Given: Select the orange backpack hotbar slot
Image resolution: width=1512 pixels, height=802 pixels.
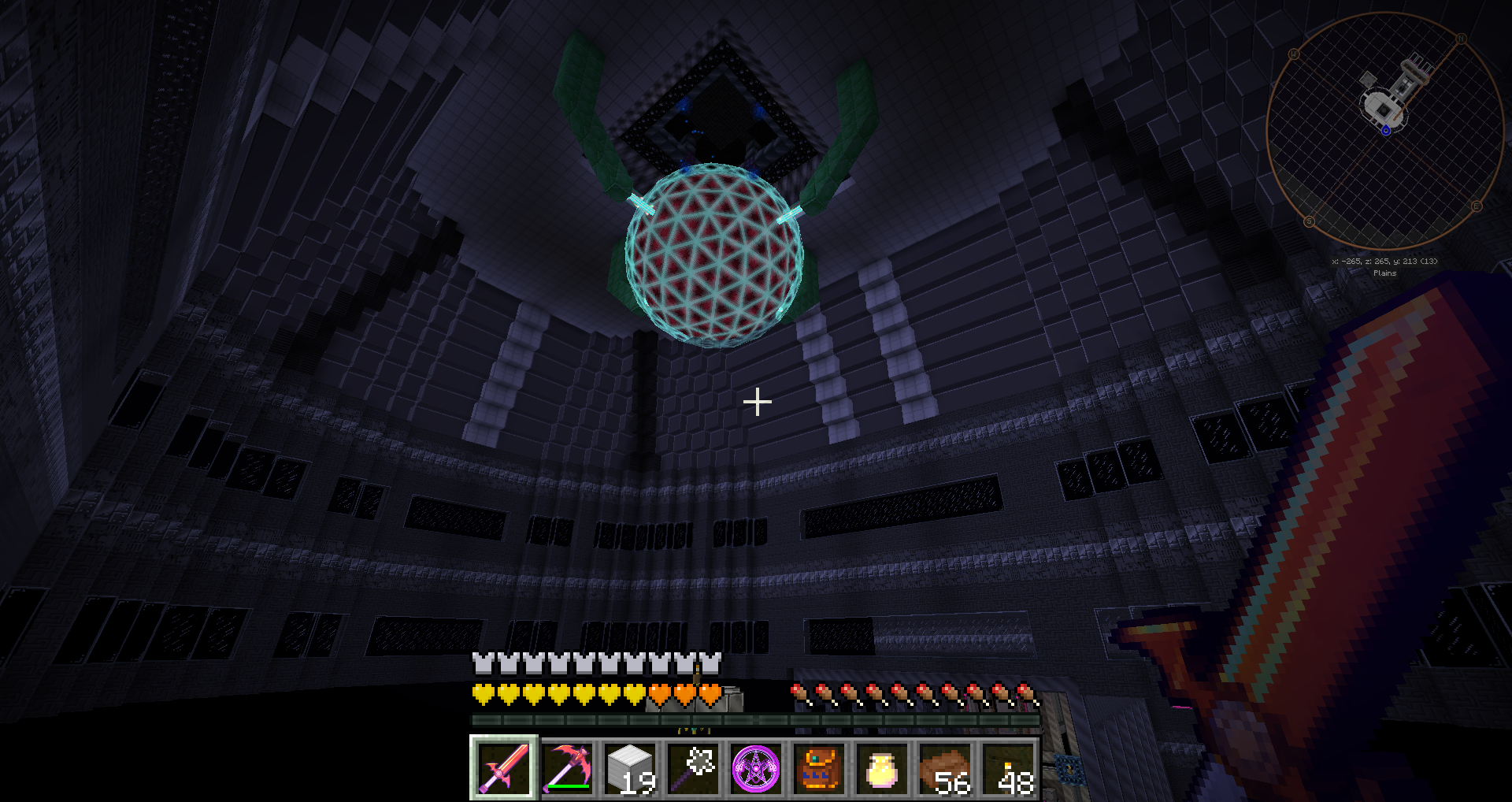Looking at the screenshot, I should click(x=819, y=768).
